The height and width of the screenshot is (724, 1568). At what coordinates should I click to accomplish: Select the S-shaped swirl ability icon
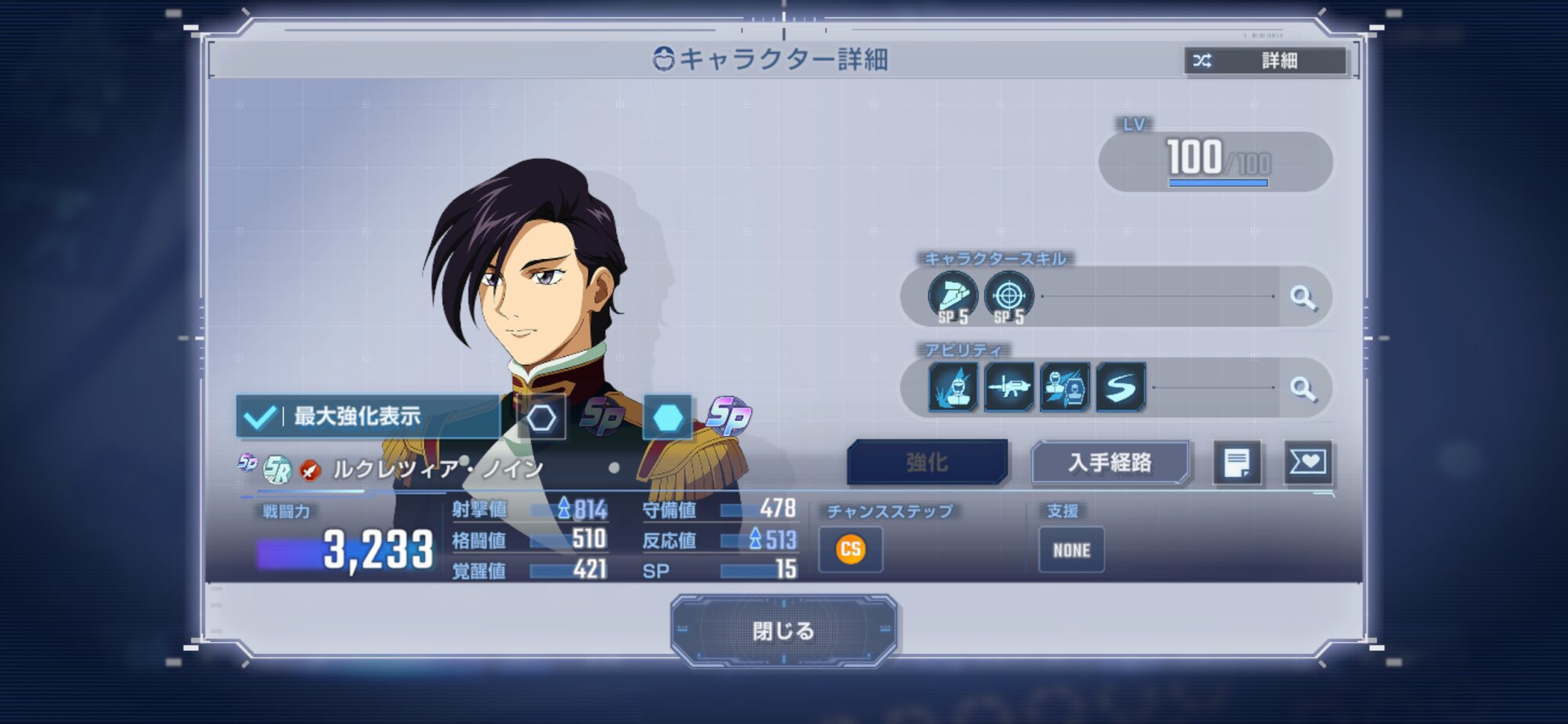click(x=1120, y=387)
